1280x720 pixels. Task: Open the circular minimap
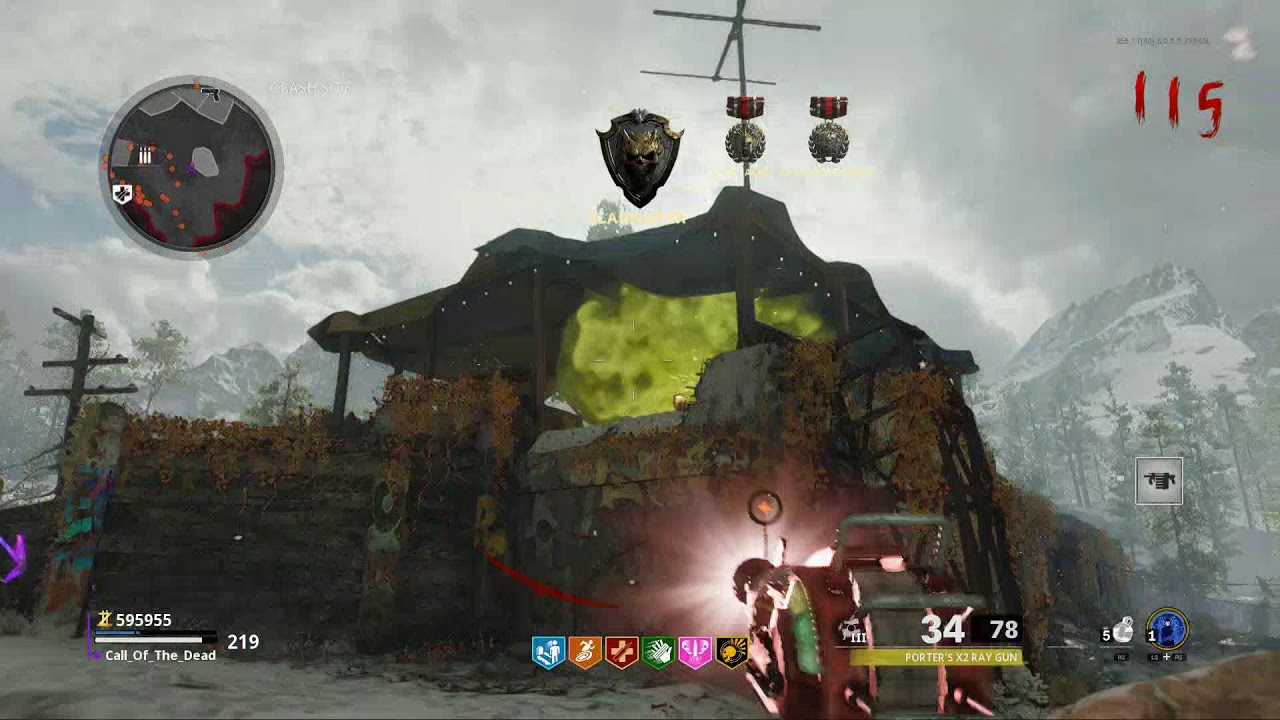(191, 167)
